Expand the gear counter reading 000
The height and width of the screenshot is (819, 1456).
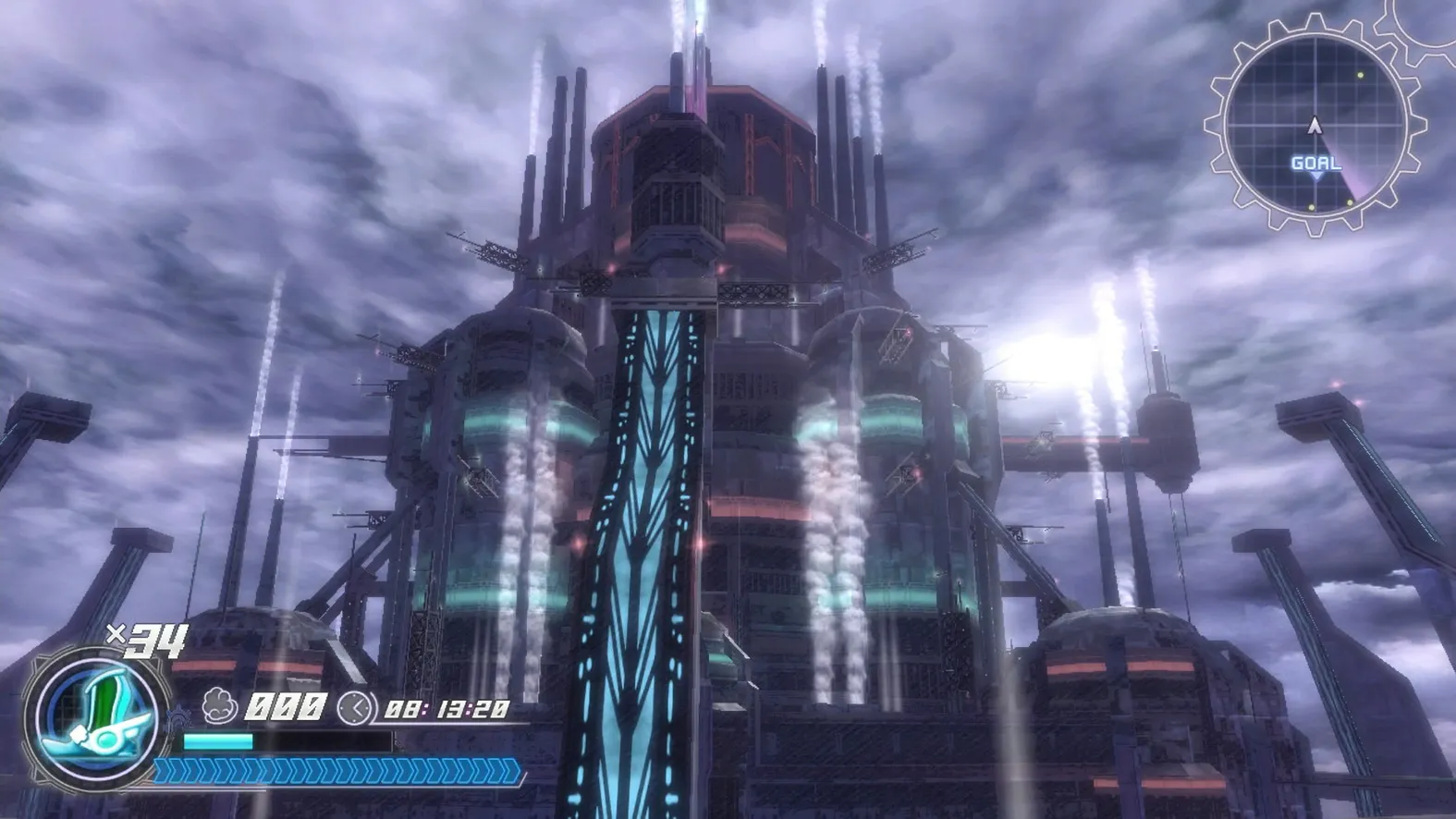coord(286,706)
